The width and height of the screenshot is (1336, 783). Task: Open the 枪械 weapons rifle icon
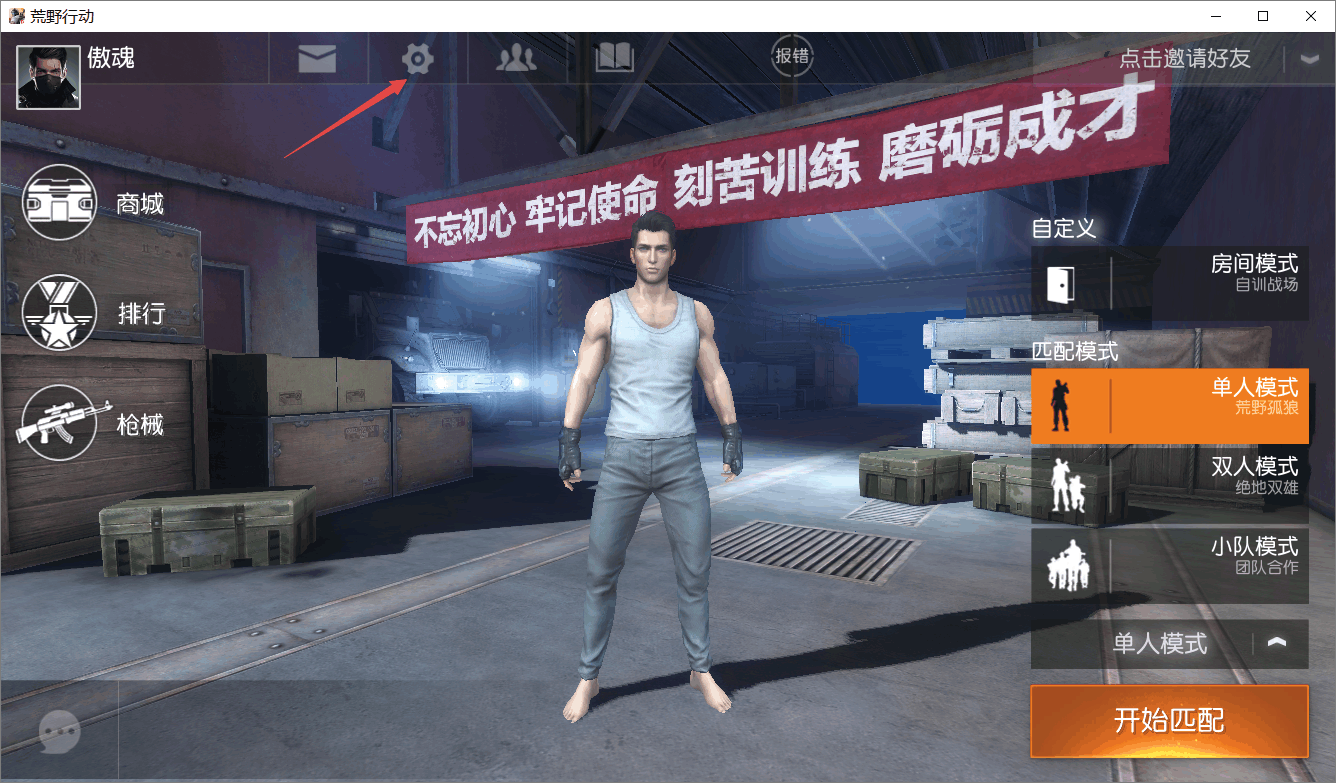click(x=58, y=424)
